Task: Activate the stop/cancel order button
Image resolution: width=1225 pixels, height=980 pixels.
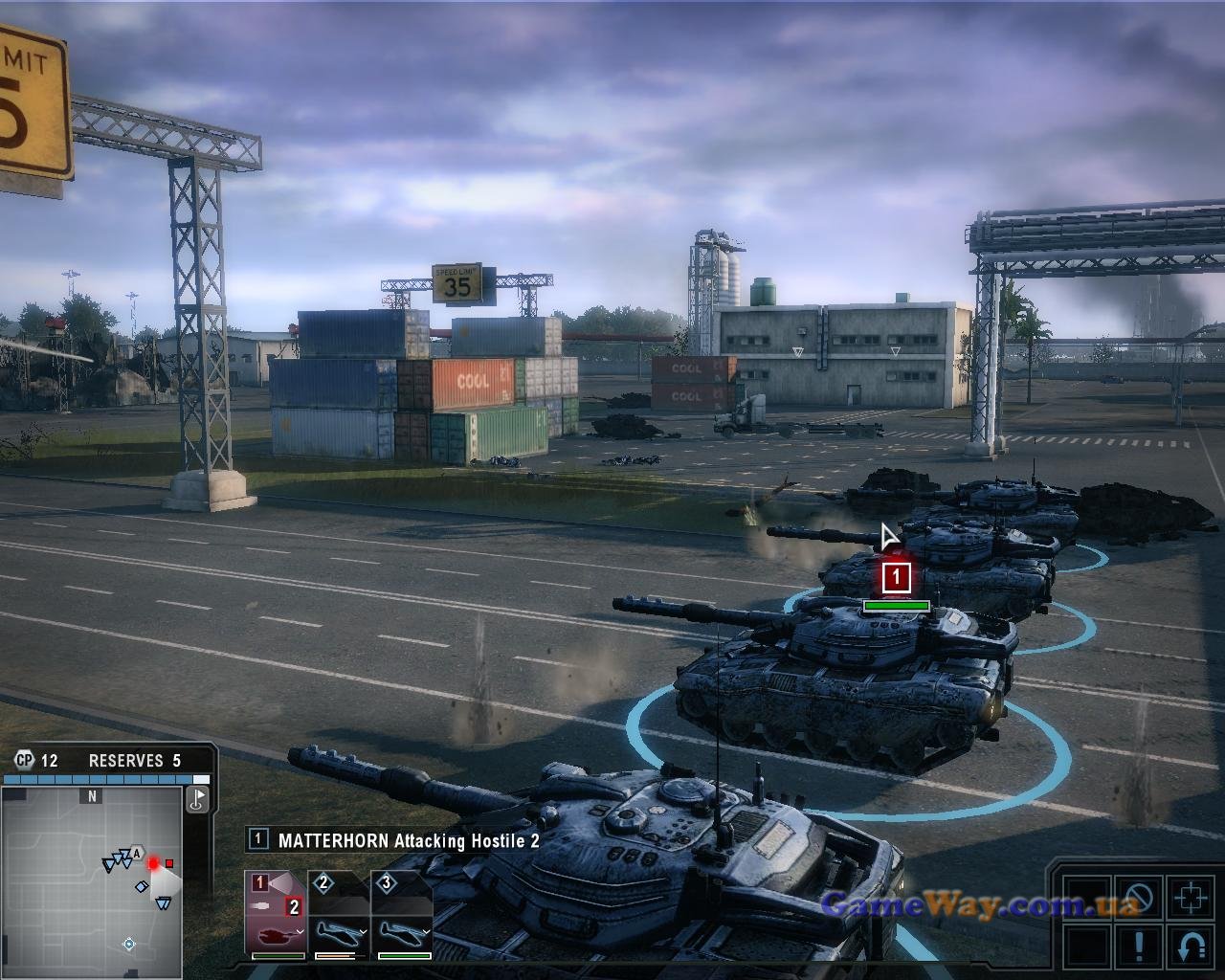Action: pyautogui.click(x=1139, y=899)
